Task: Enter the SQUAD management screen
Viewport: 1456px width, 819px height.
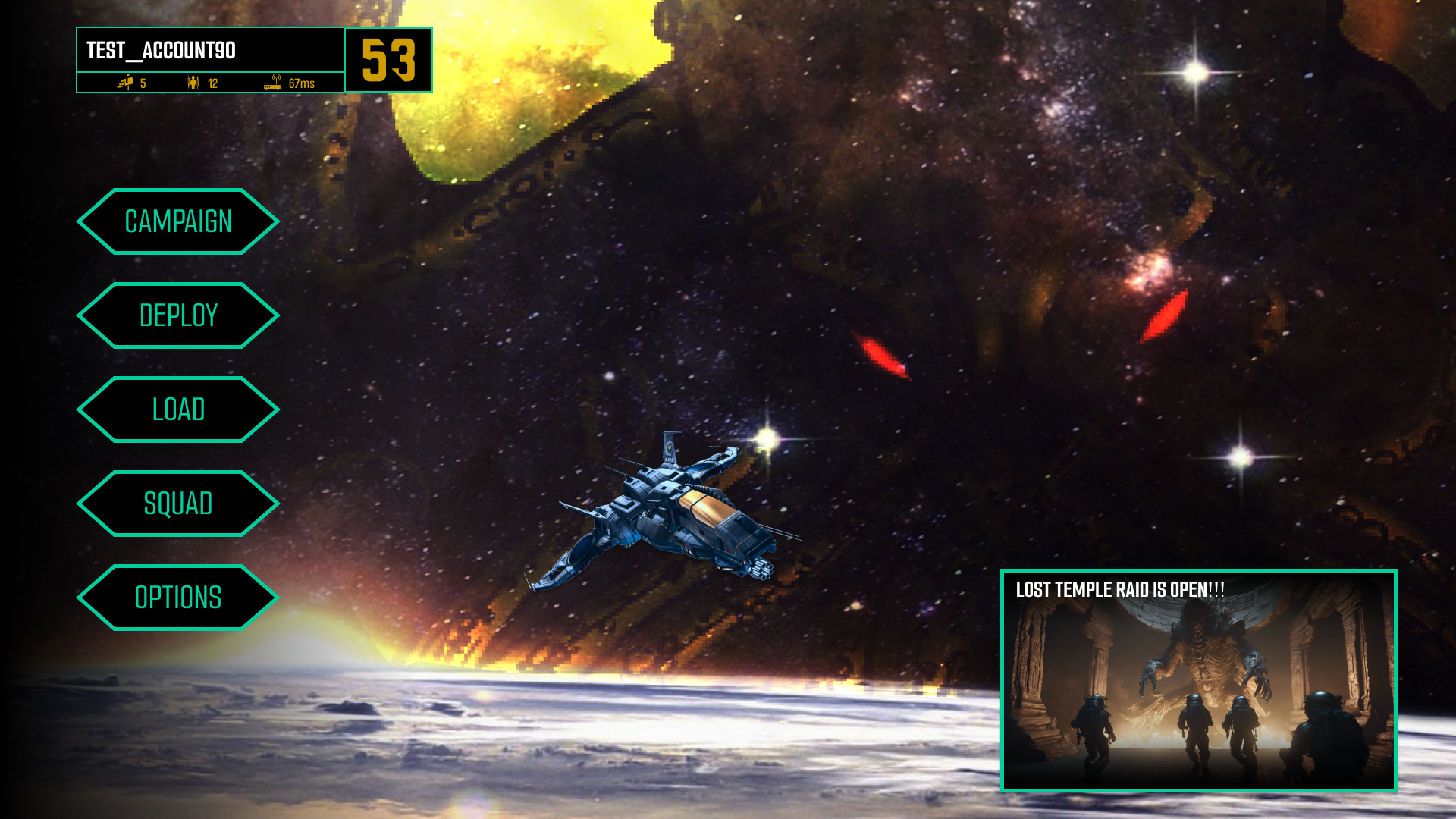Action: (x=178, y=503)
